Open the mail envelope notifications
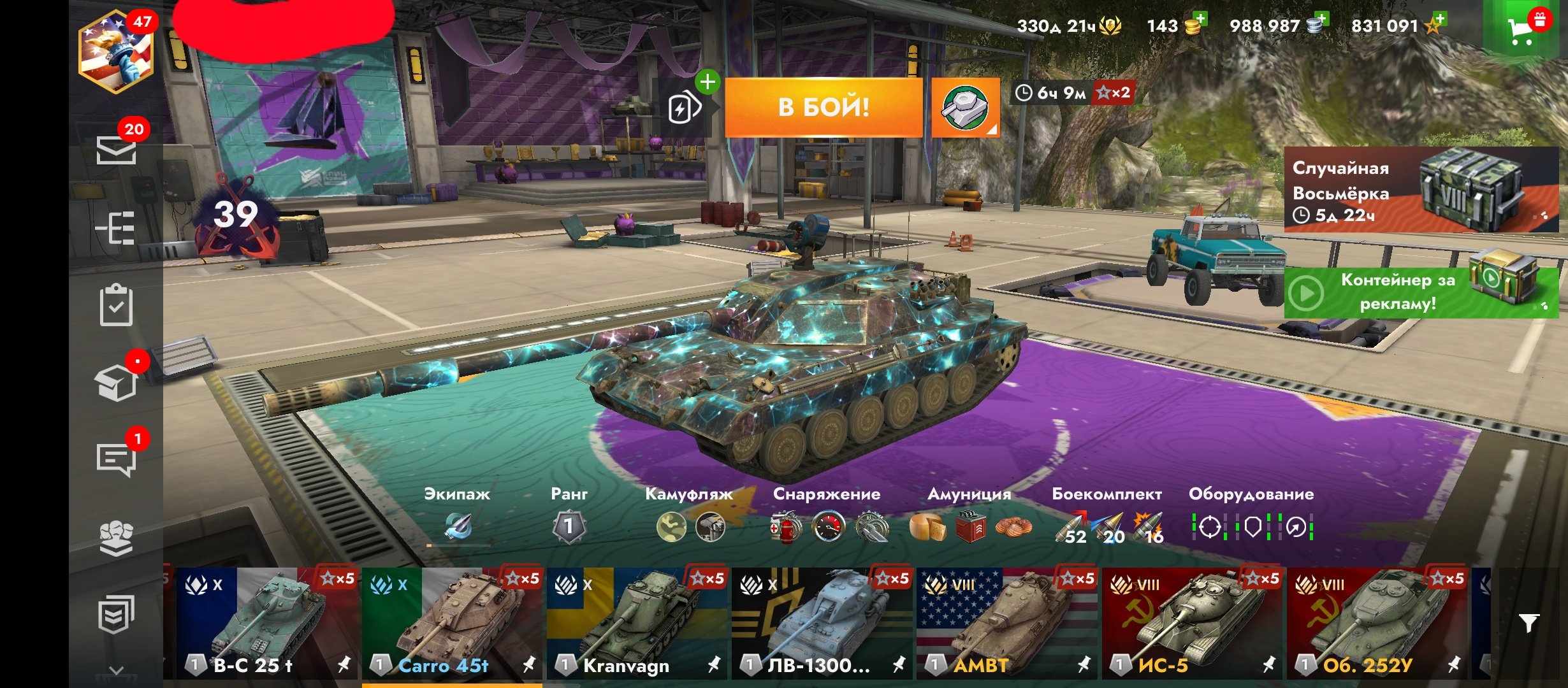The height and width of the screenshot is (688, 1568). tap(116, 151)
